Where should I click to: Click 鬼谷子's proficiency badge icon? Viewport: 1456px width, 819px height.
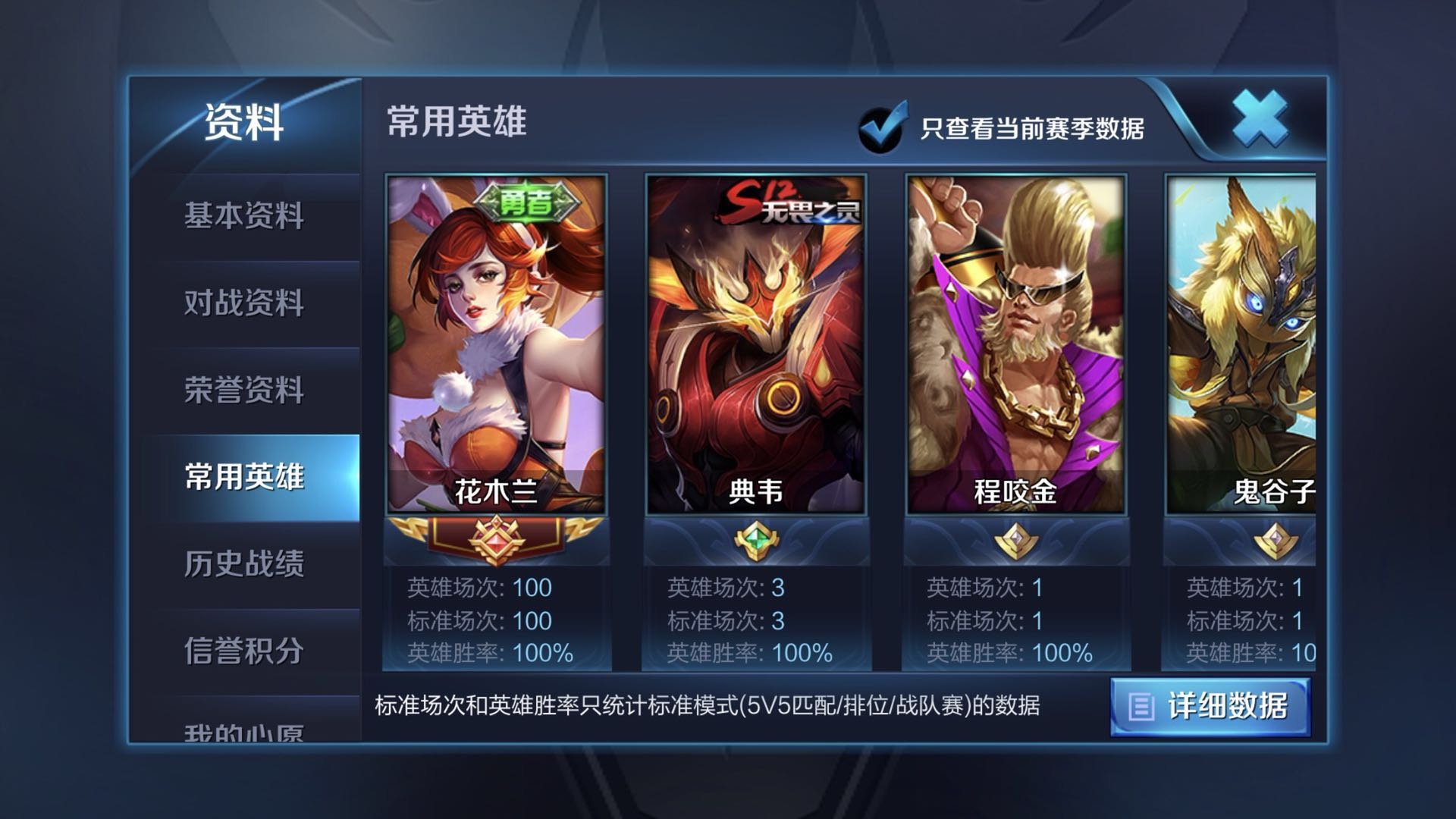1278,538
